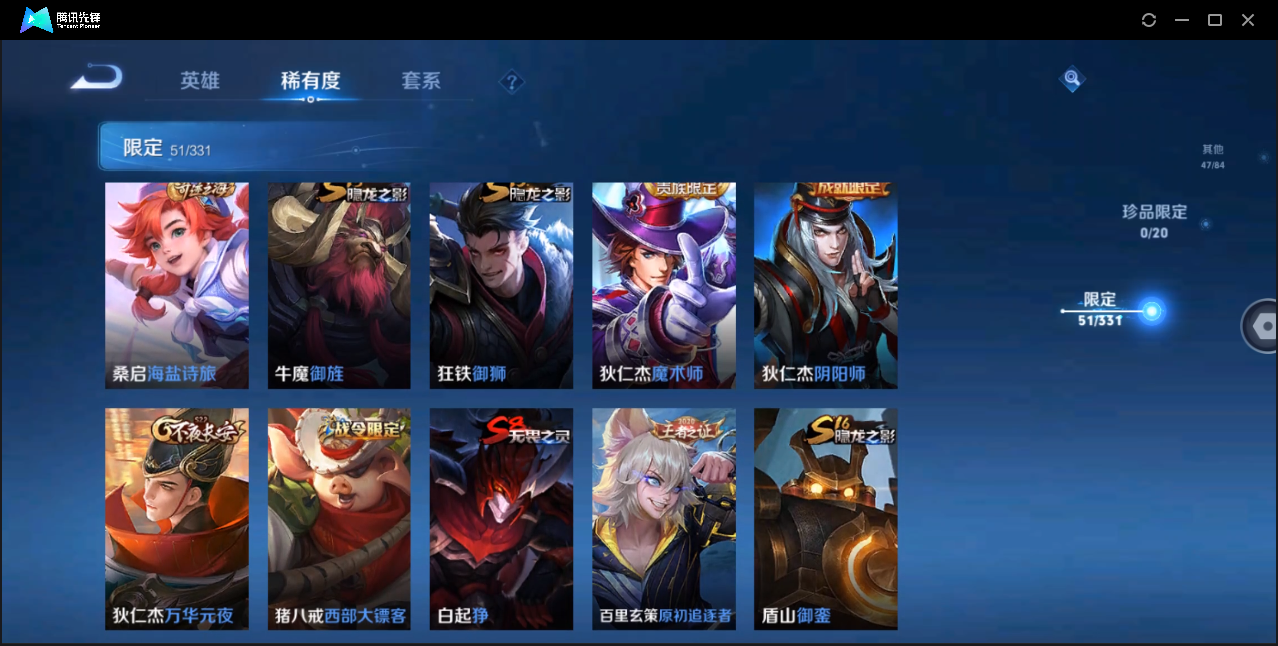Select the 稀有度 tab
This screenshot has height=646, width=1278.
310,81
